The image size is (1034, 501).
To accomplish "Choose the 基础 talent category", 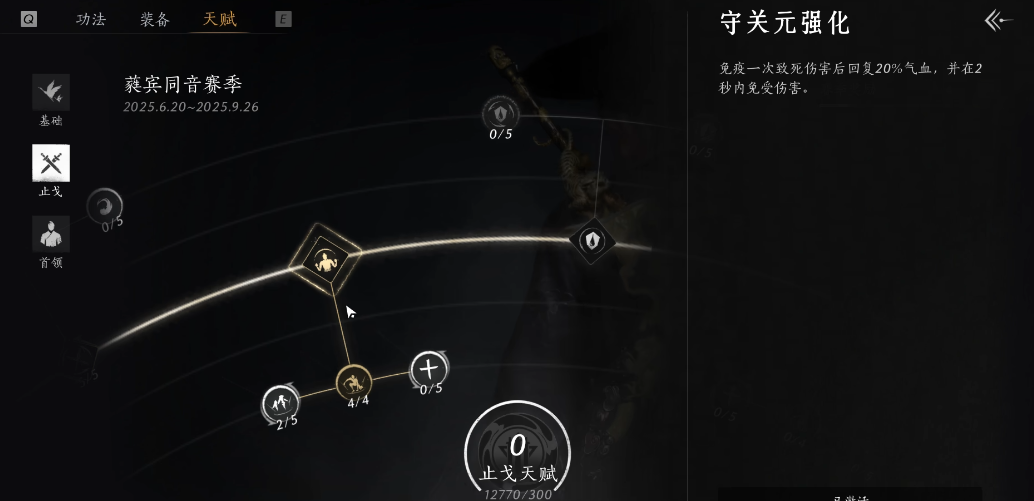I will (51, 93).
